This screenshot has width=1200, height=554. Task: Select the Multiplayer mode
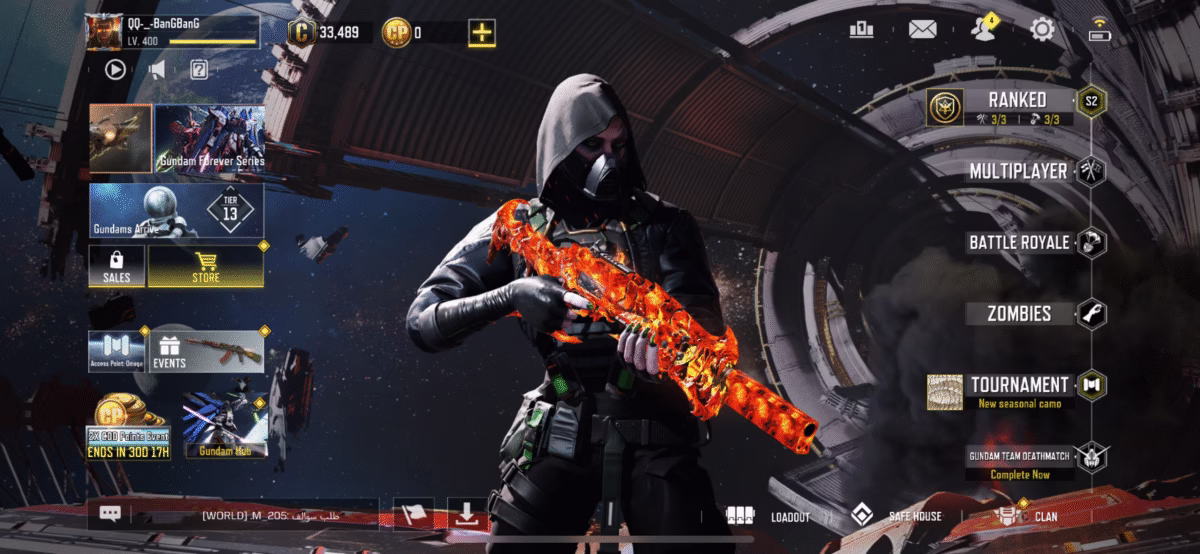tap(1018, 171)
